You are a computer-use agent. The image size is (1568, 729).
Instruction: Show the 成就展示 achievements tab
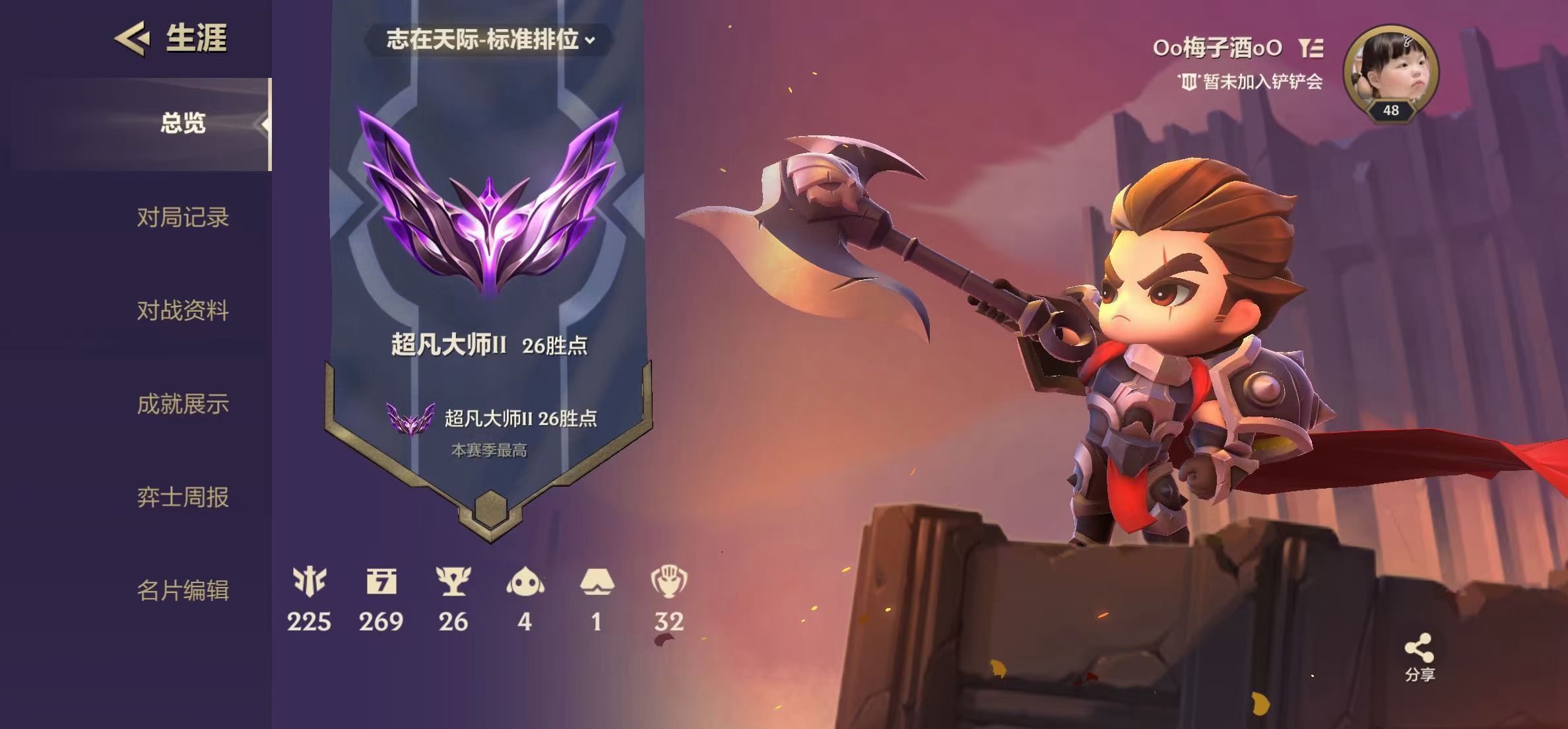183,403
